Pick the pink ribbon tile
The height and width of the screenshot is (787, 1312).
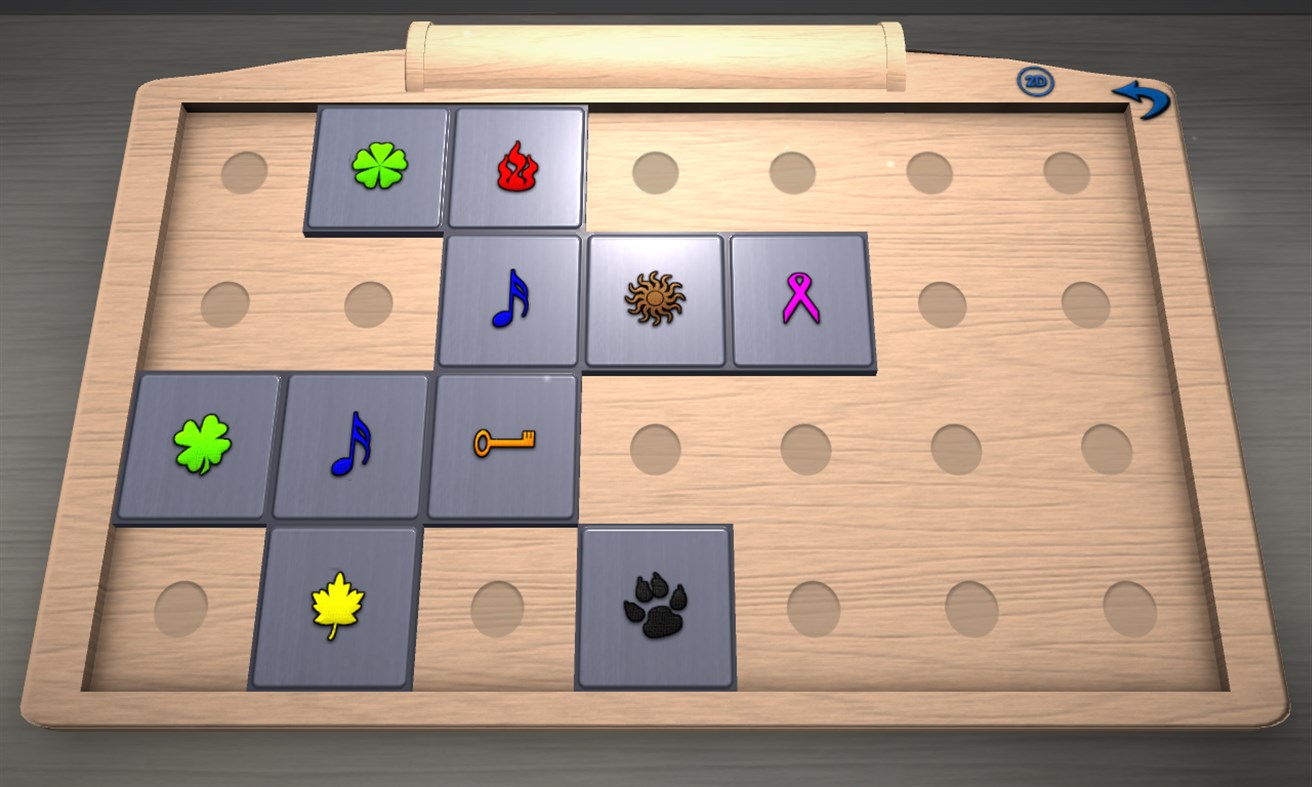(x=798, y=302)
